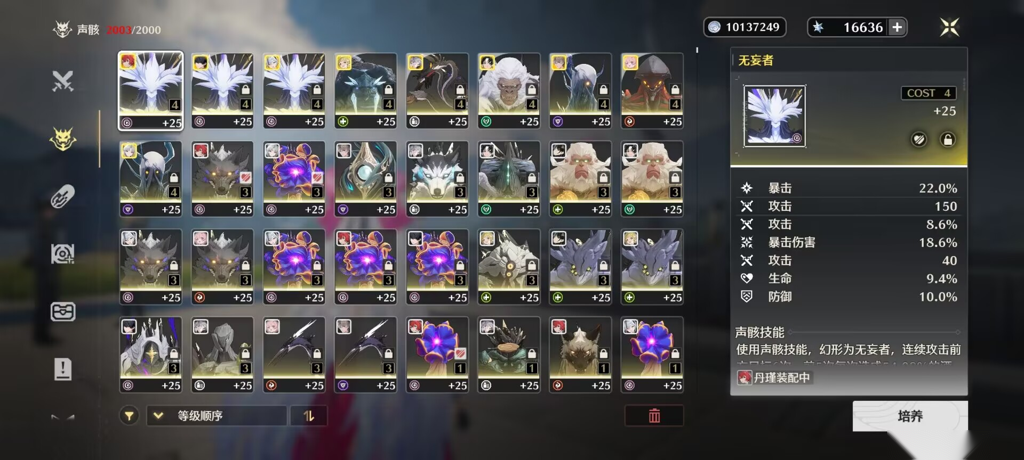Switch to the pill-shaped items tab
This screenshot has height=460, width=1024.
click(x=63, y=197)
